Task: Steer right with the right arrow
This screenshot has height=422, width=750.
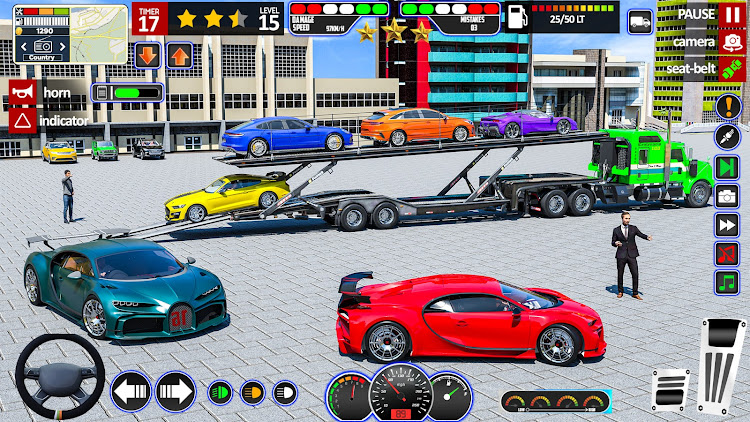Action: (174, 391)
